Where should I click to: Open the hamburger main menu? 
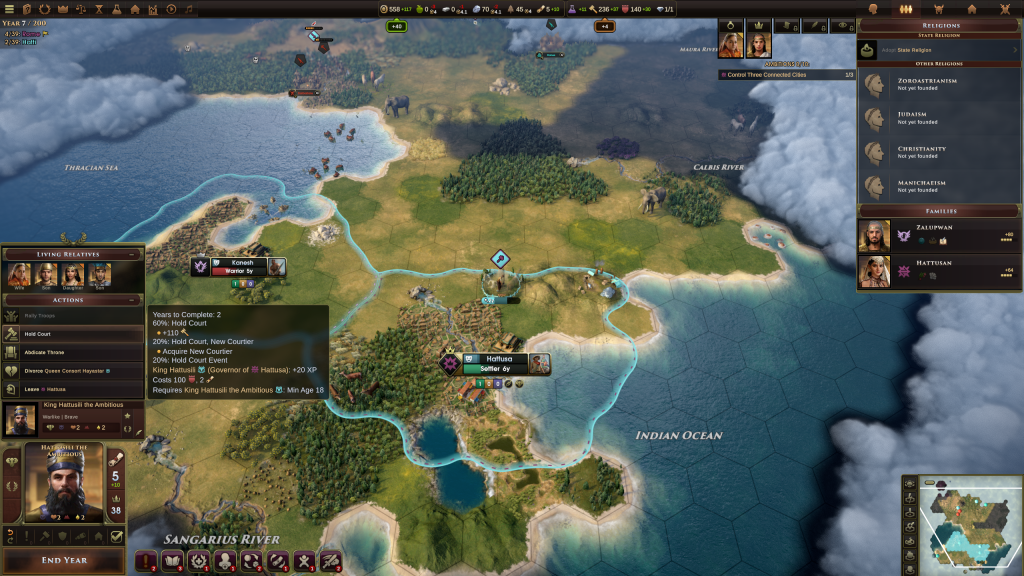pyautogui.click(x=9, y=9)
